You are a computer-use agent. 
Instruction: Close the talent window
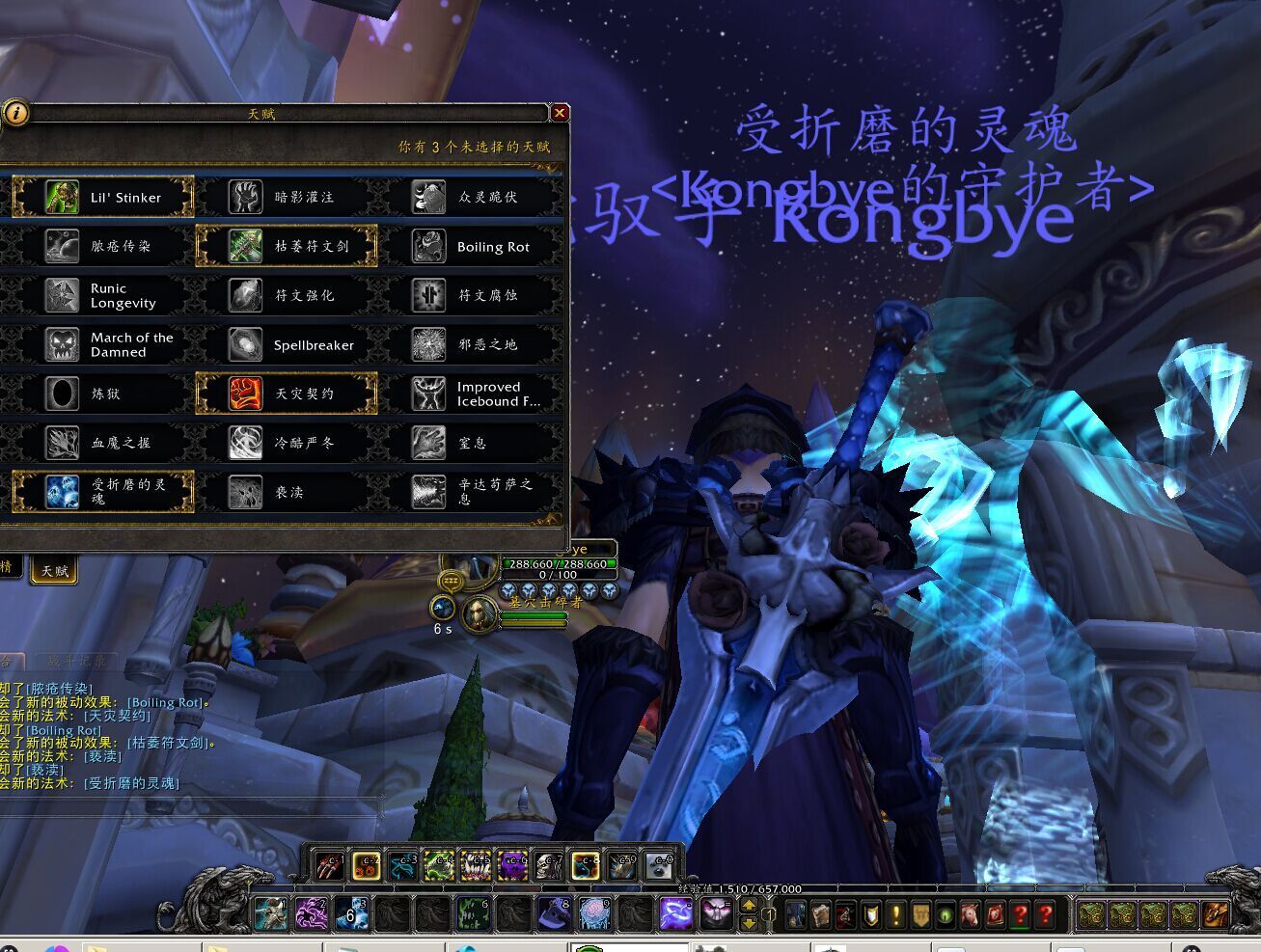[x=559, y=113]
